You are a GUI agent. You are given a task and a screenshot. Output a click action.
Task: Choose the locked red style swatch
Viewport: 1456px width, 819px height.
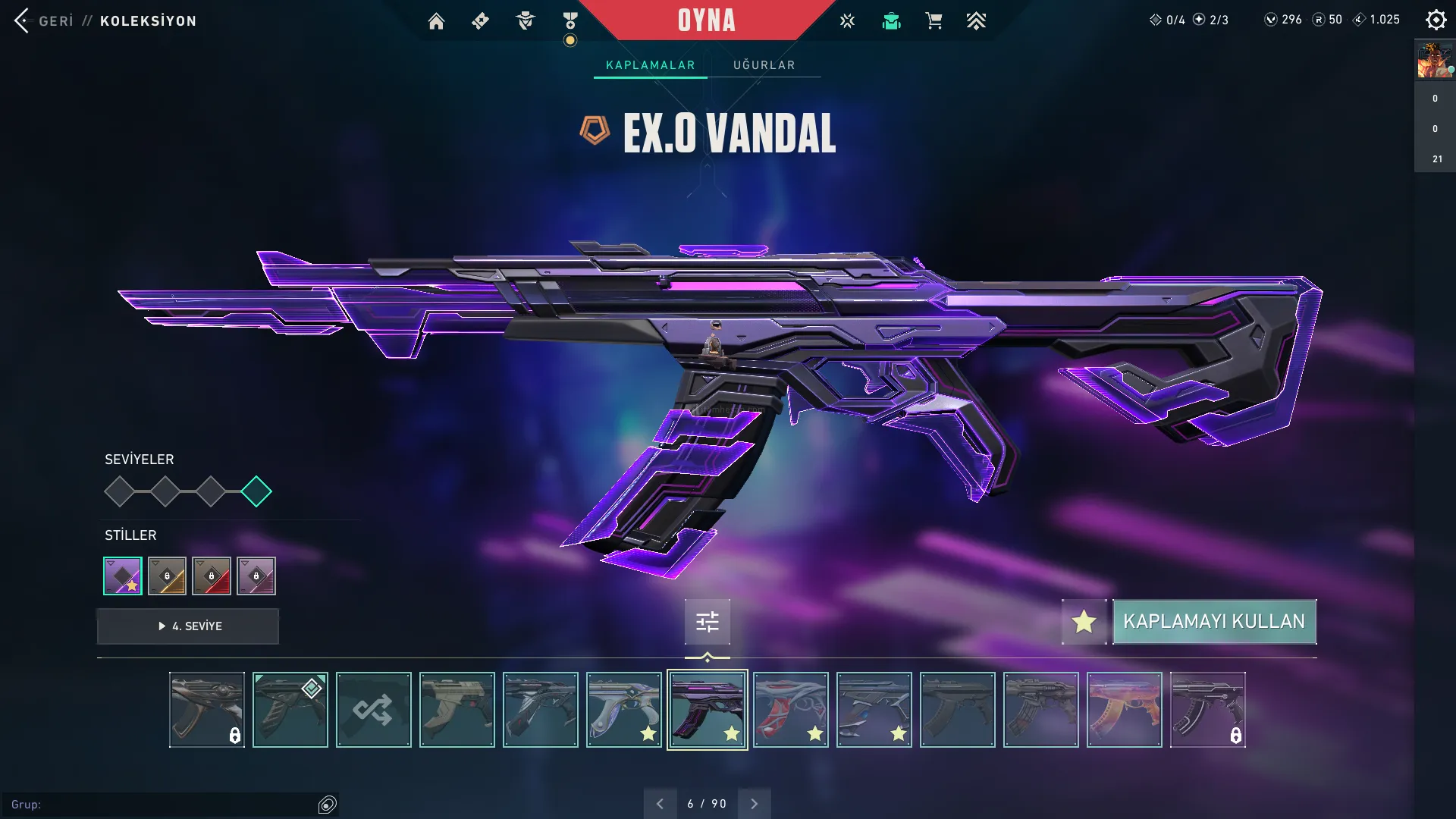coord(212,576)
